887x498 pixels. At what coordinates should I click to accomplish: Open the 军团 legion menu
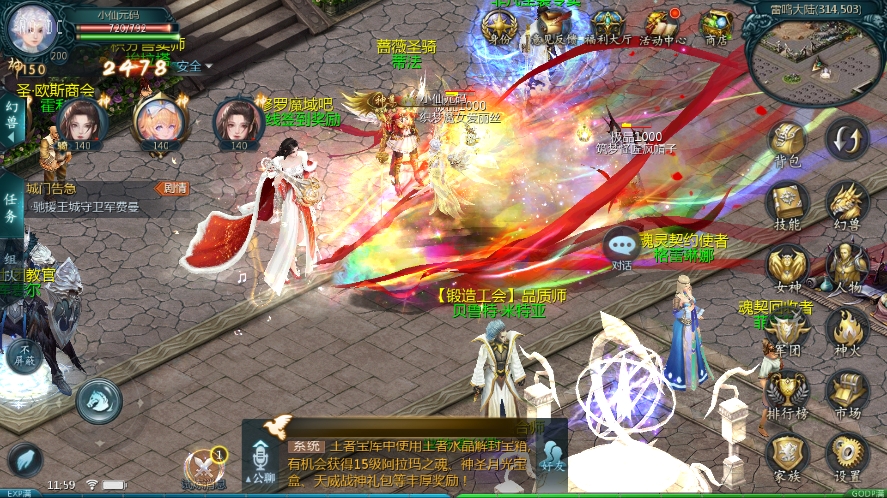click(788, 330)
